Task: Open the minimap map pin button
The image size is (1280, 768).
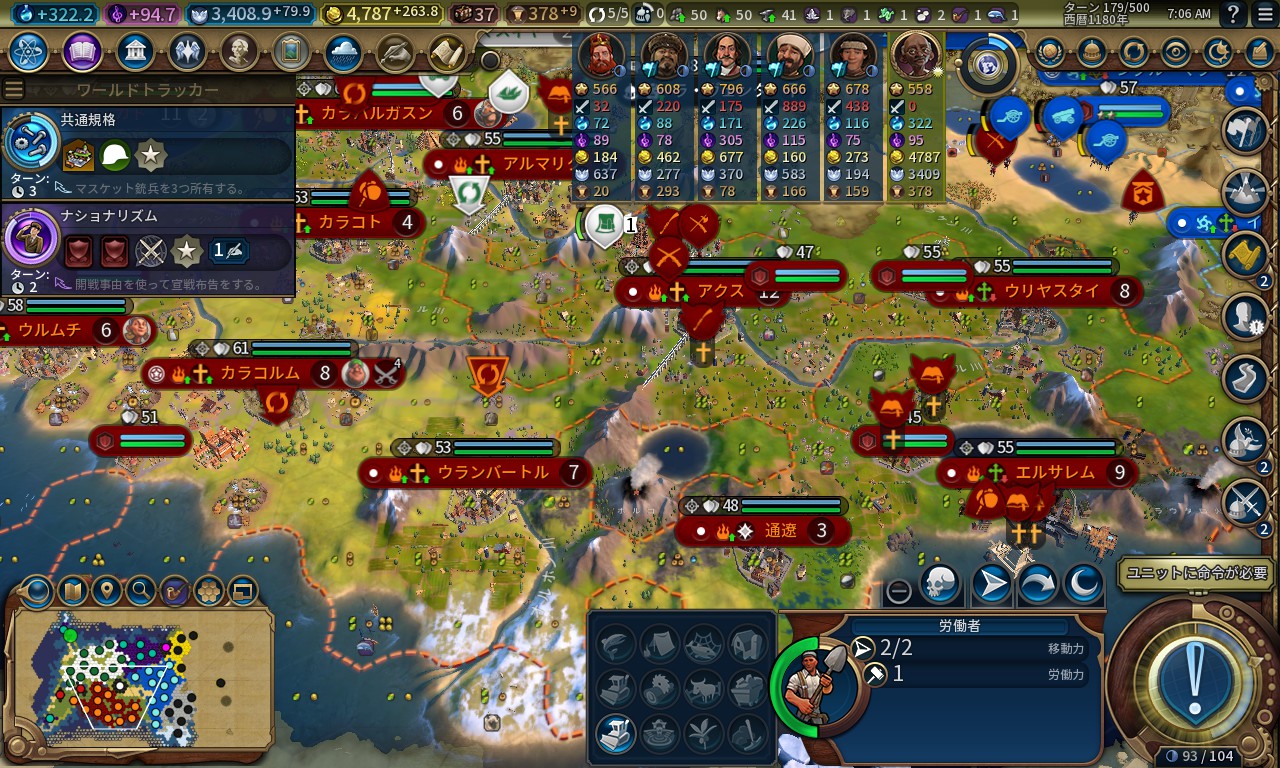Action: (106, 591)
